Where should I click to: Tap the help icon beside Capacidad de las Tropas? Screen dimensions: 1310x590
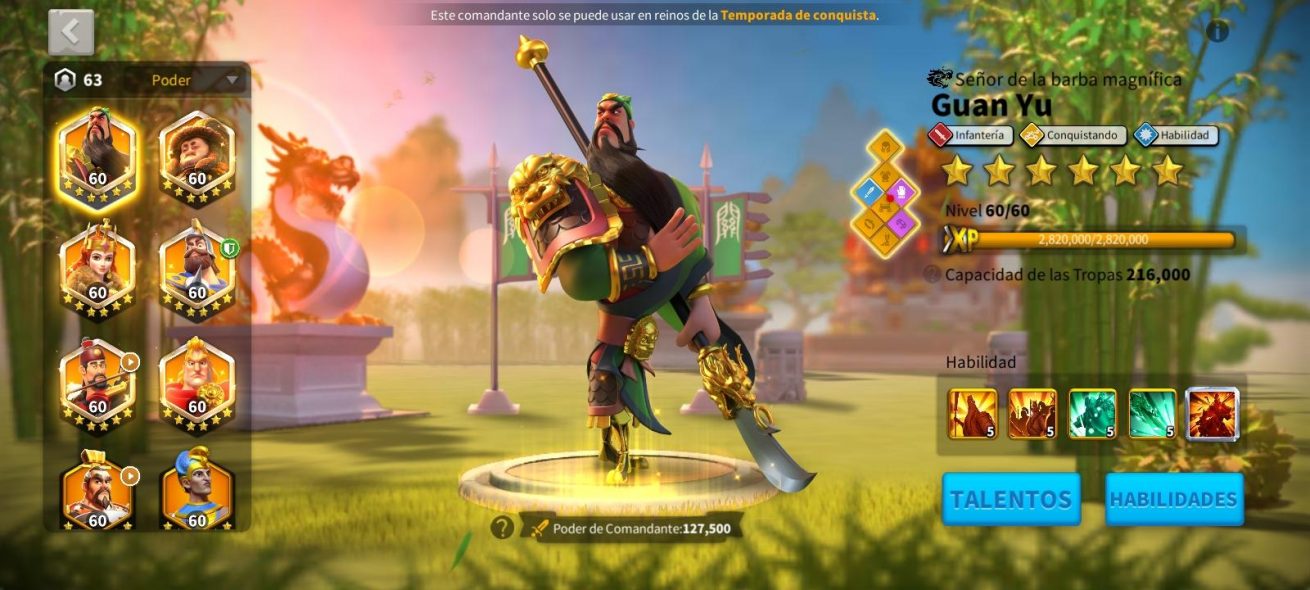[x=932, y=274]
